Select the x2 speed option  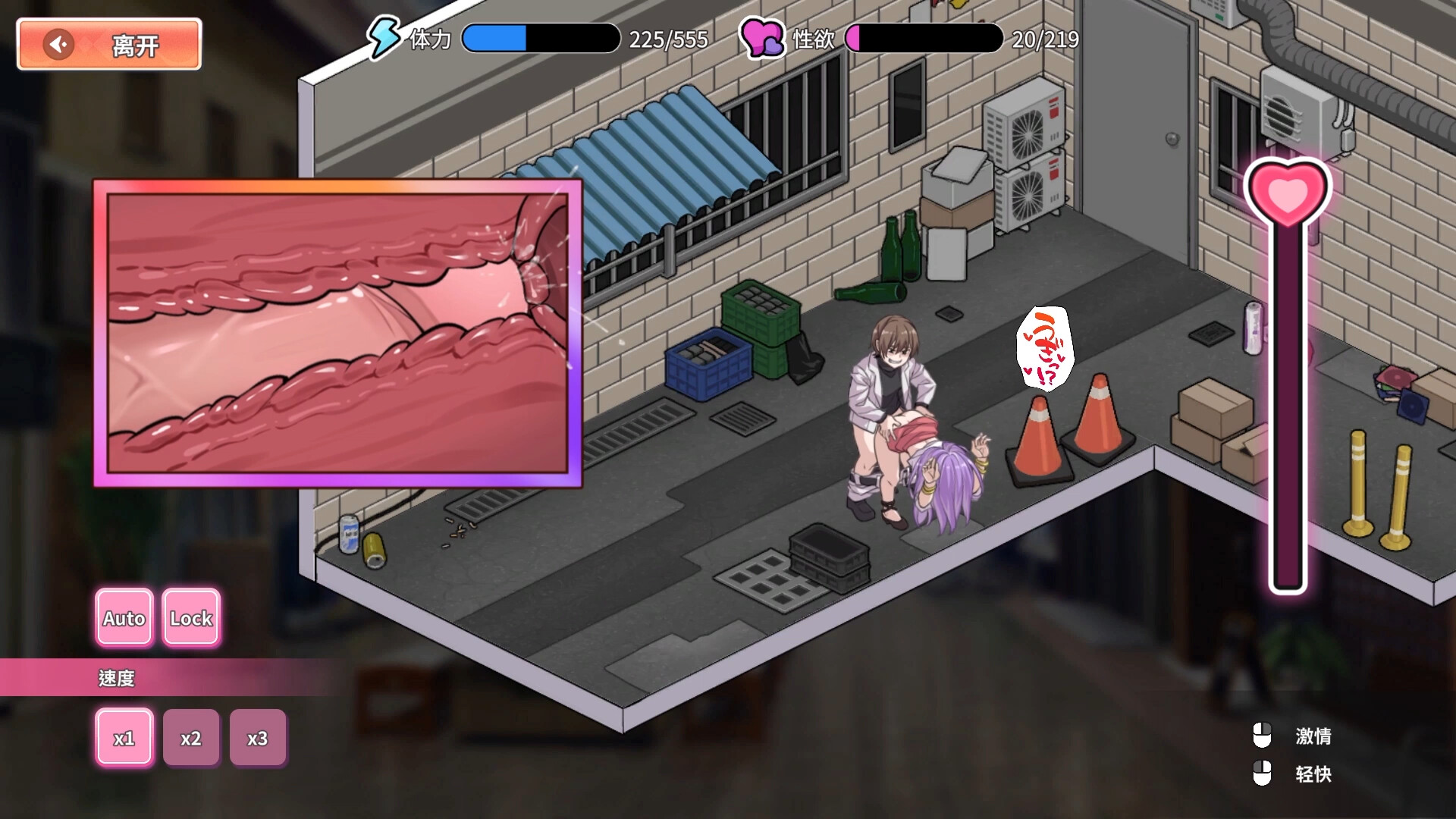coord(191,736)
